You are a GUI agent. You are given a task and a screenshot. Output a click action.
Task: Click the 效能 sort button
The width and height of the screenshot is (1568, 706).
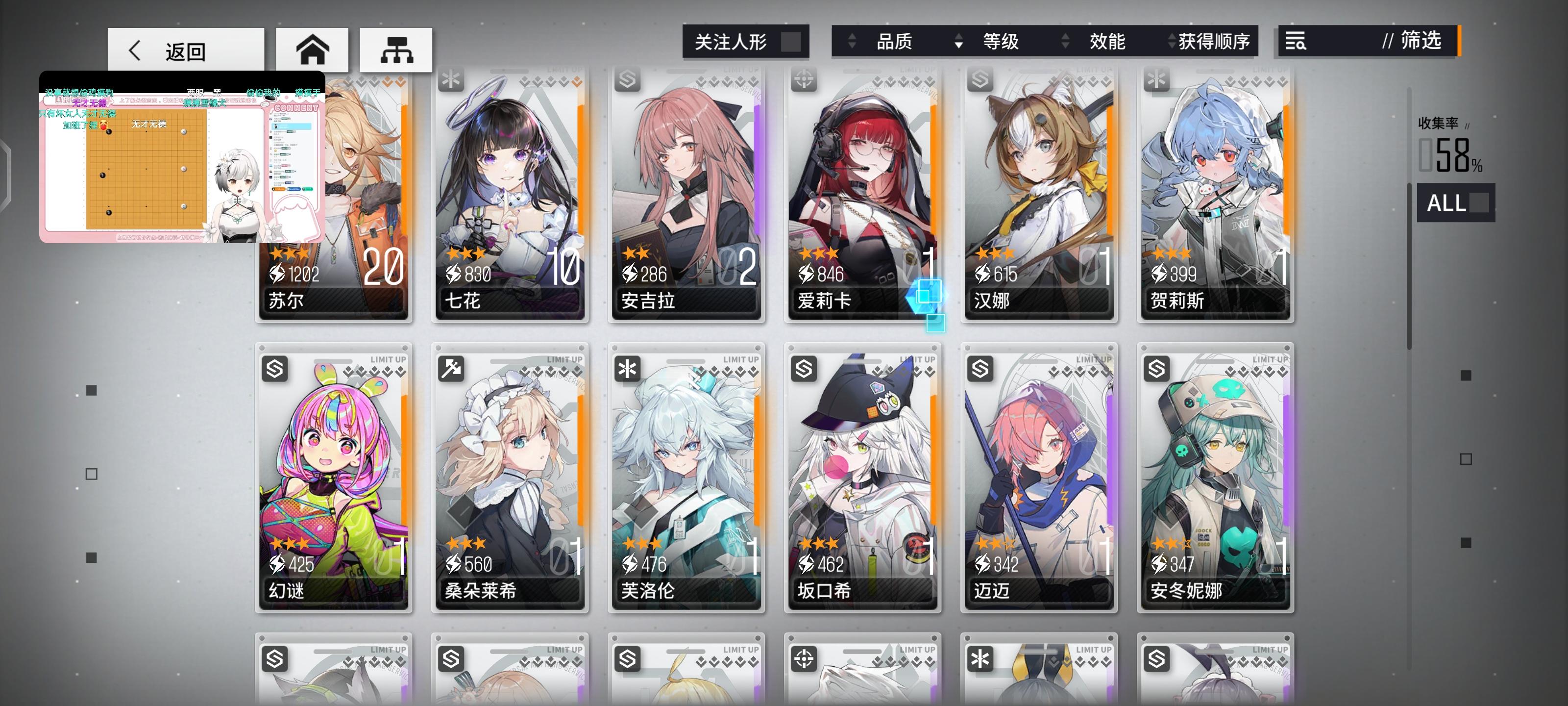[1108, 41]
